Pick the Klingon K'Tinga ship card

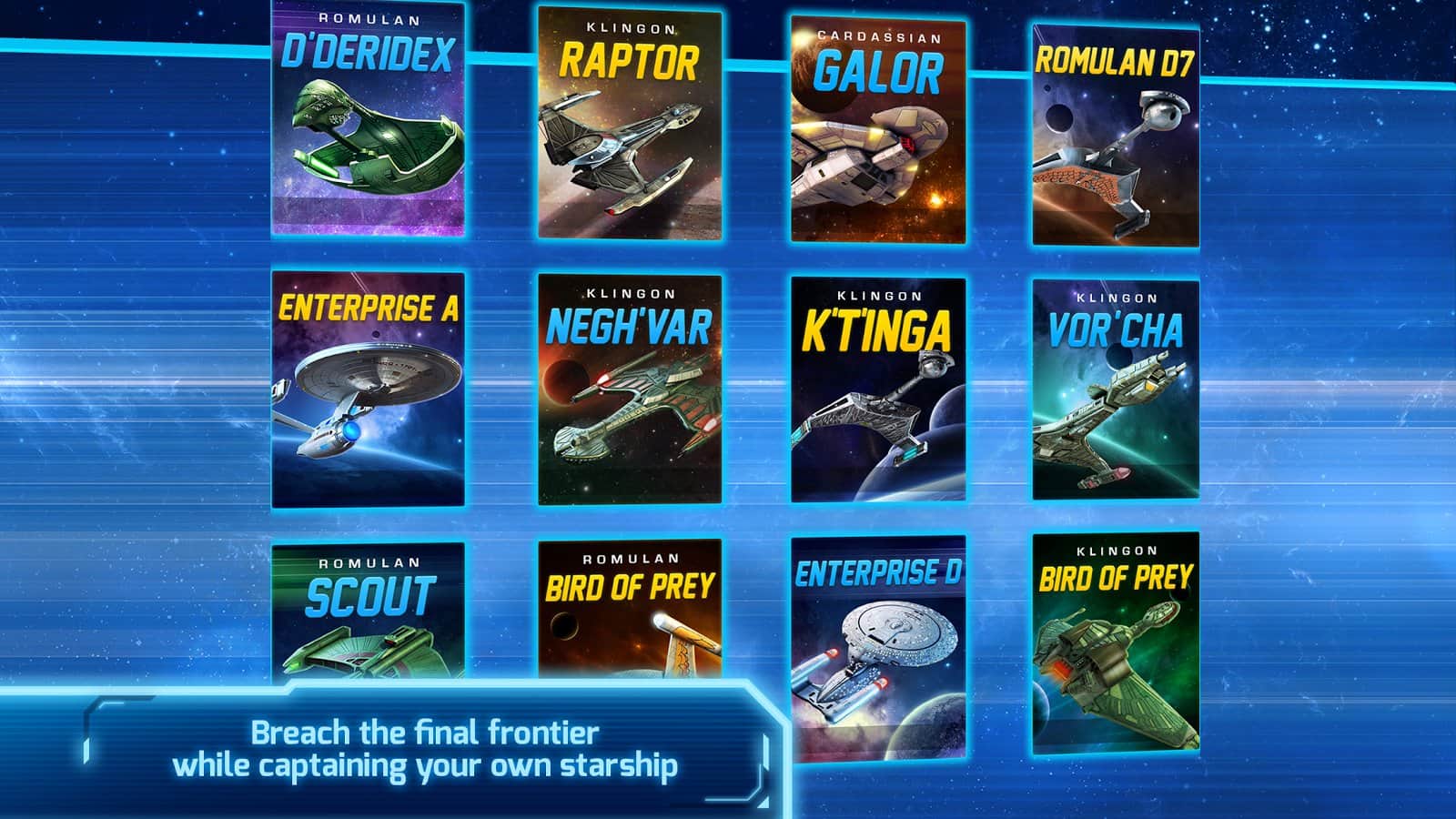878,389
